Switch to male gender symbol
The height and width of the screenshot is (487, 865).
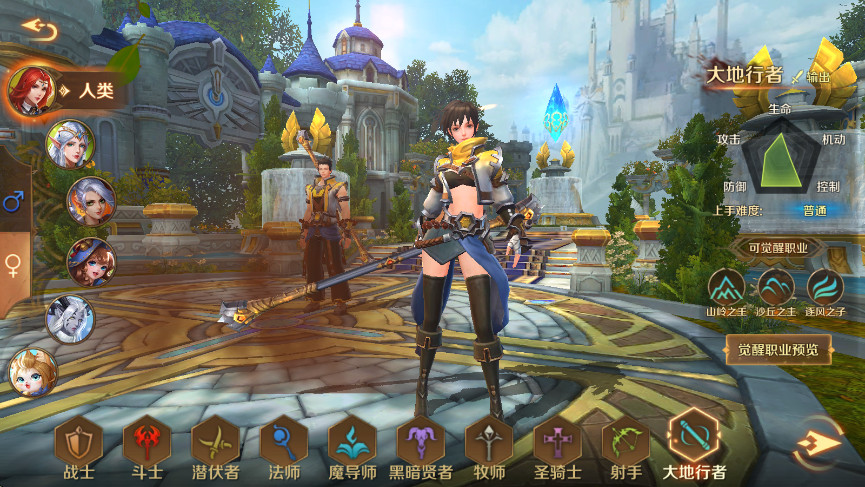(14, 204)
